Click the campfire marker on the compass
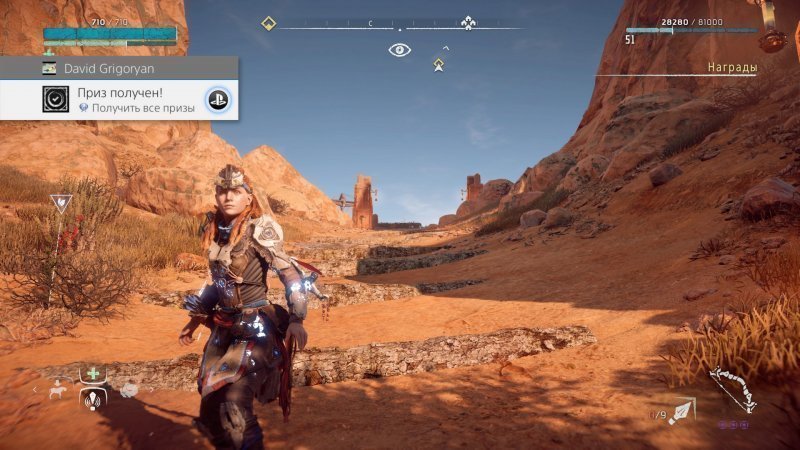Viewport: 800px width, 450px height. 468,23
